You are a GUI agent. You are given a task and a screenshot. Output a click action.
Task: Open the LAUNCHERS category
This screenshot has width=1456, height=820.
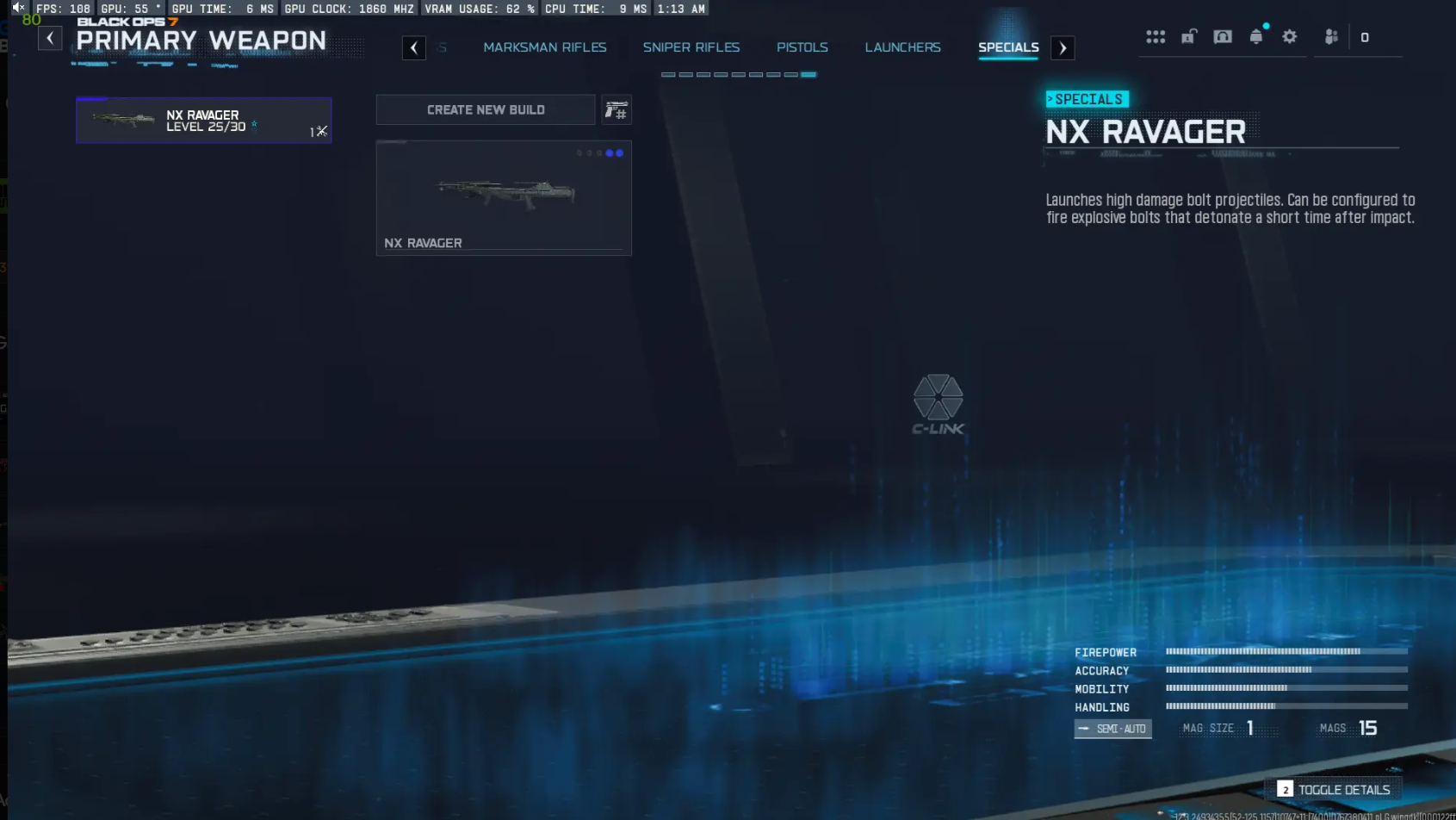902,47
